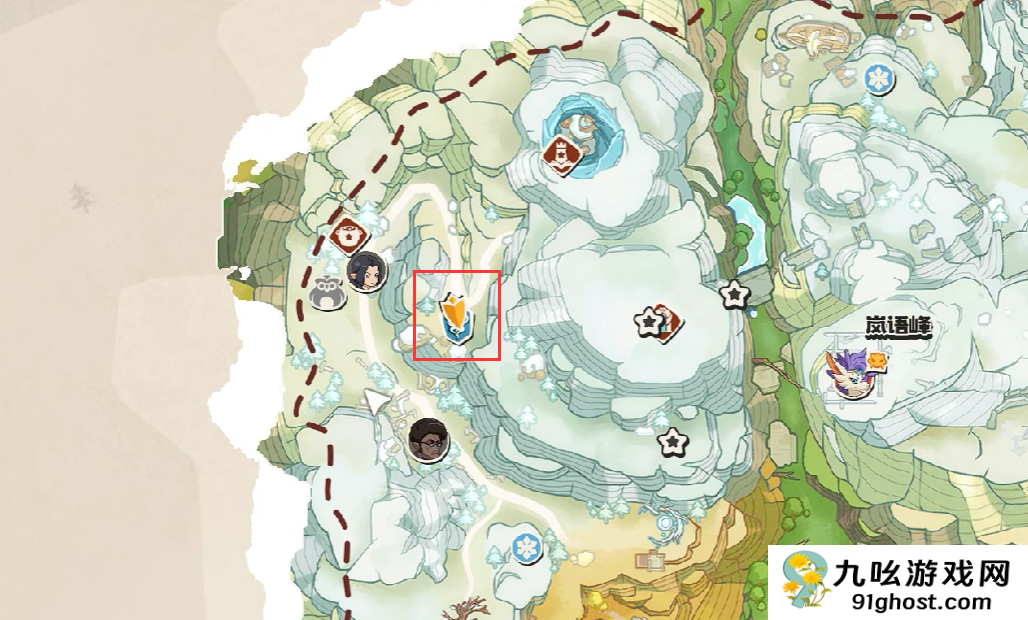Click the grey raccoon map marker
Image resolution: width=1028 pixels, height=620 pixels.
coord(327,293)
